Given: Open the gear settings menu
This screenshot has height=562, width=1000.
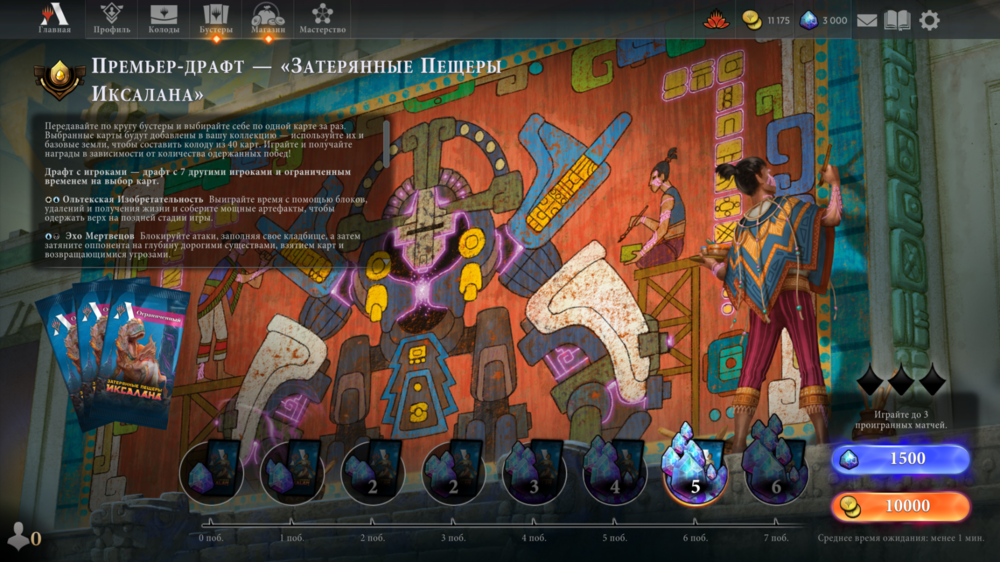Looking at the screenshot, I should (930, 20).
